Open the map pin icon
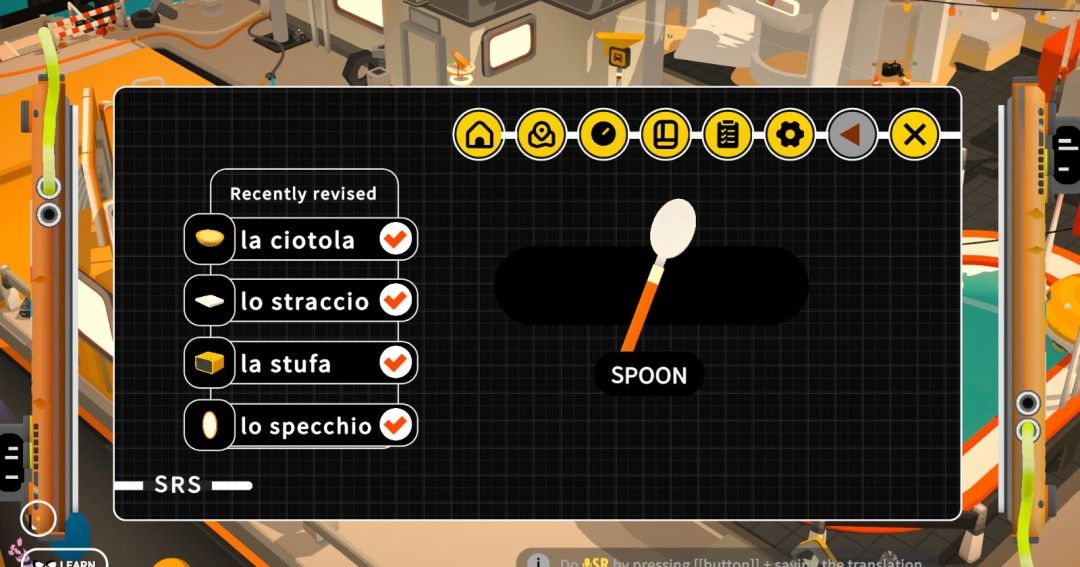The image size is (1080, 567). click(x=541, y=134)
